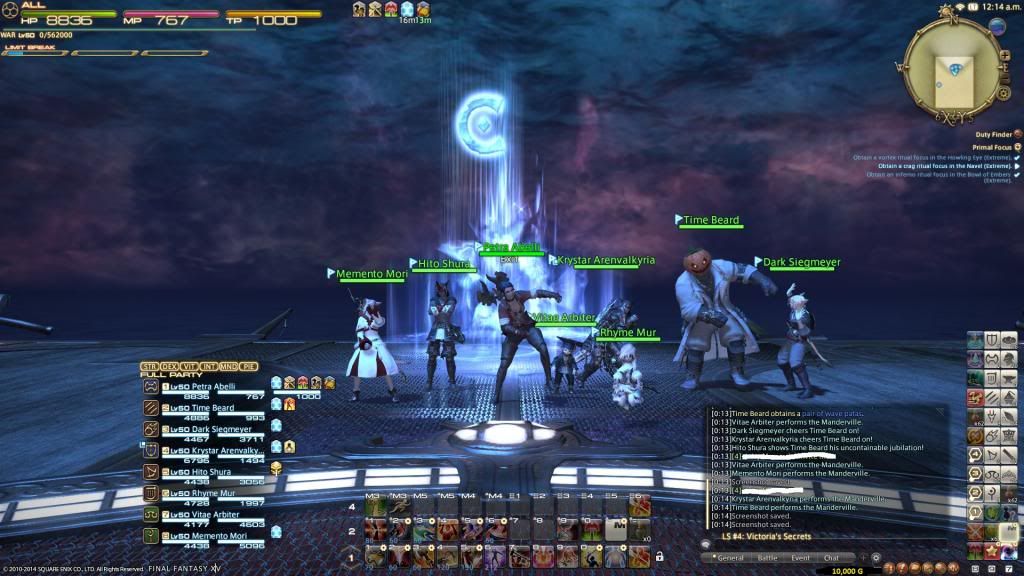Target Vitae Arbiter in the party list
The width and height of the screenshot is (1024, 576).
click(x=212, y=514)
